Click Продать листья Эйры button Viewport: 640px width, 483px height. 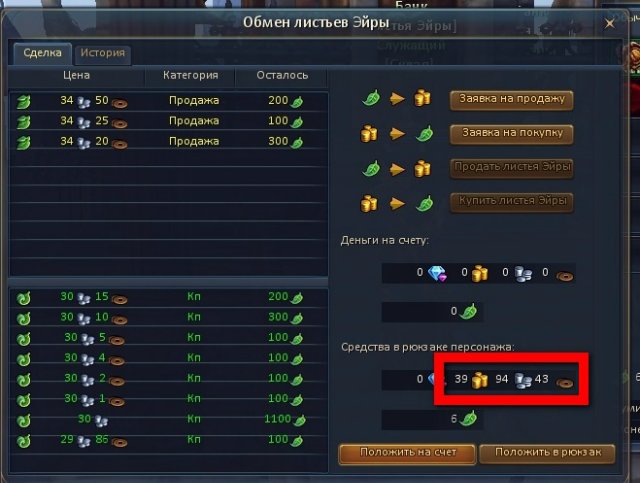[x=511, y=167]
